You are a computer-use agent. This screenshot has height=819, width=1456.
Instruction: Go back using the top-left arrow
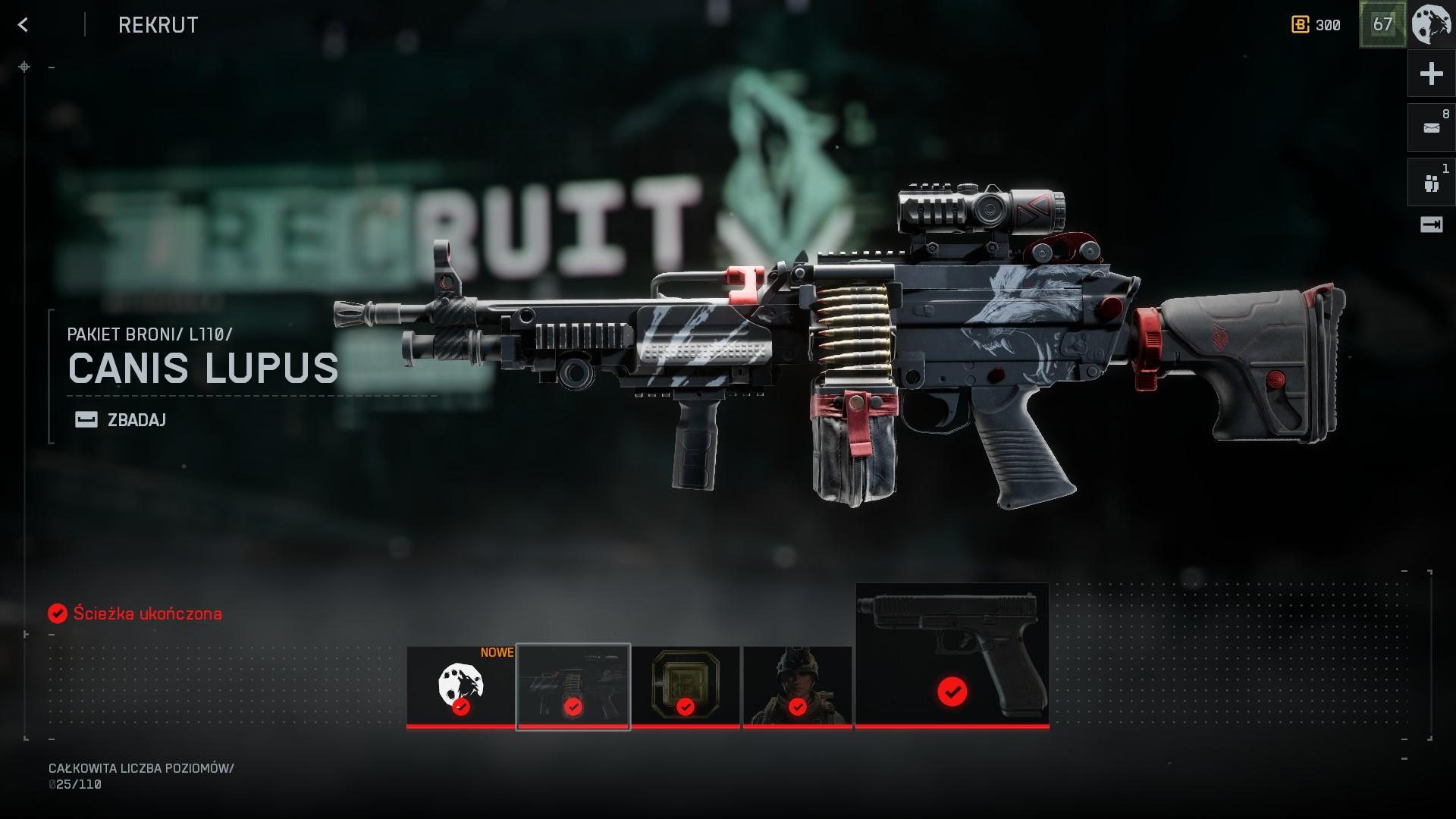(x=24, y=25)
